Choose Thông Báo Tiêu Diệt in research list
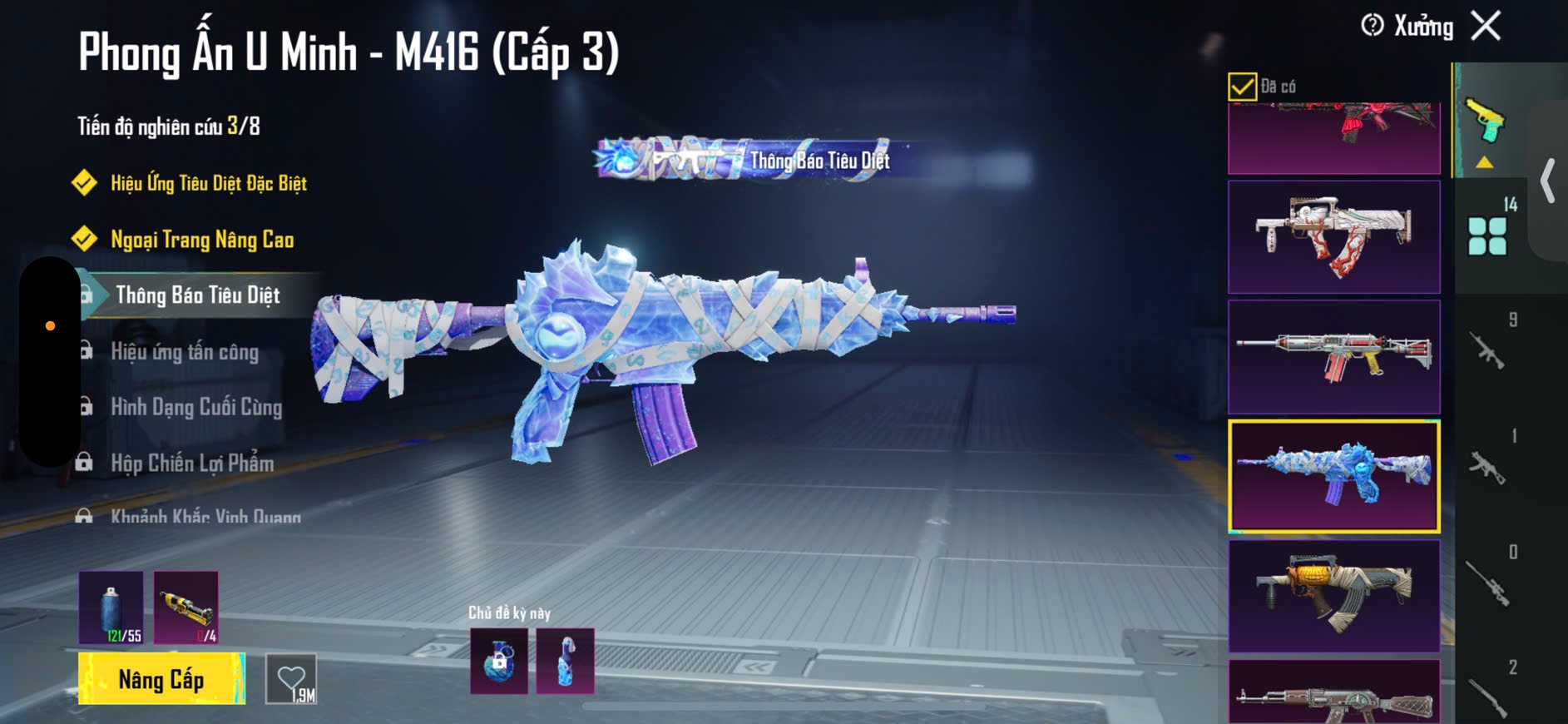Viewport: 1568px width, 724px height. (x=197, y=295)
